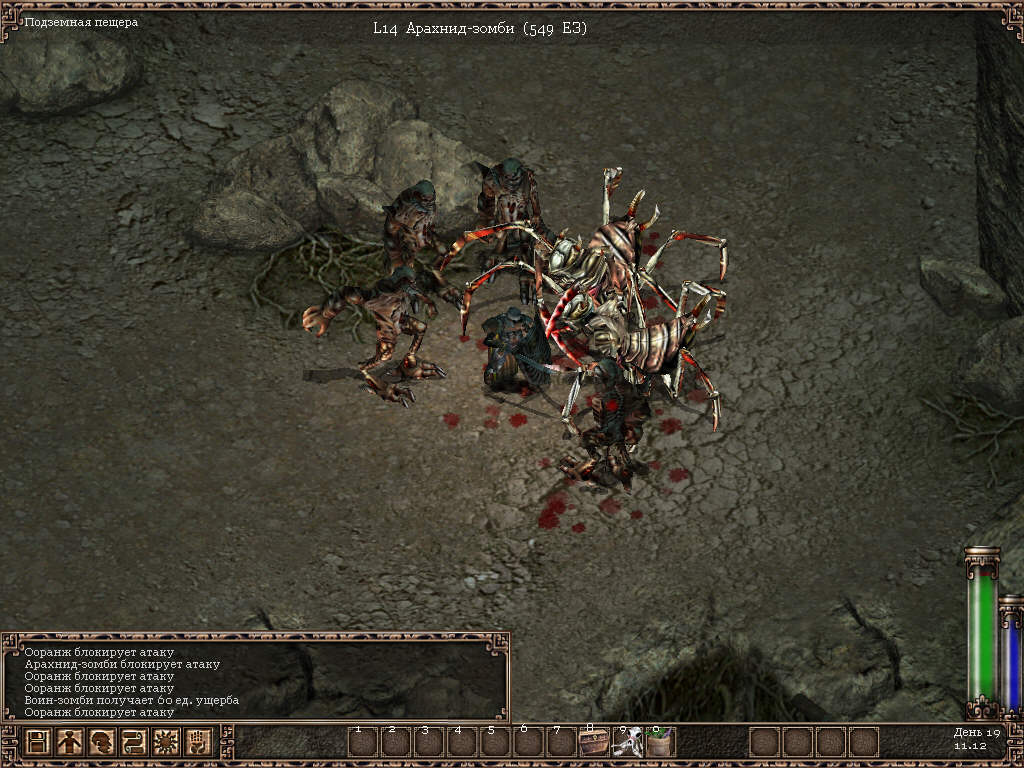Open the floppy disk save menu
The width and height of the screenshot is (1024, 768).
coord(38,742)
